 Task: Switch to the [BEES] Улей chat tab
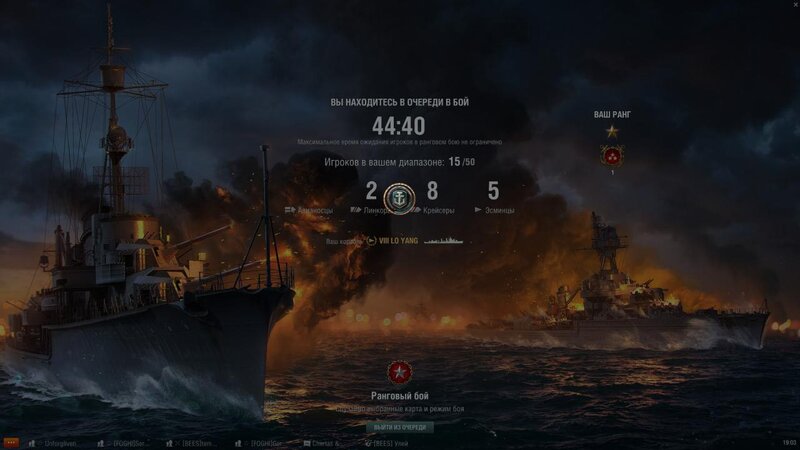(389, 442)
